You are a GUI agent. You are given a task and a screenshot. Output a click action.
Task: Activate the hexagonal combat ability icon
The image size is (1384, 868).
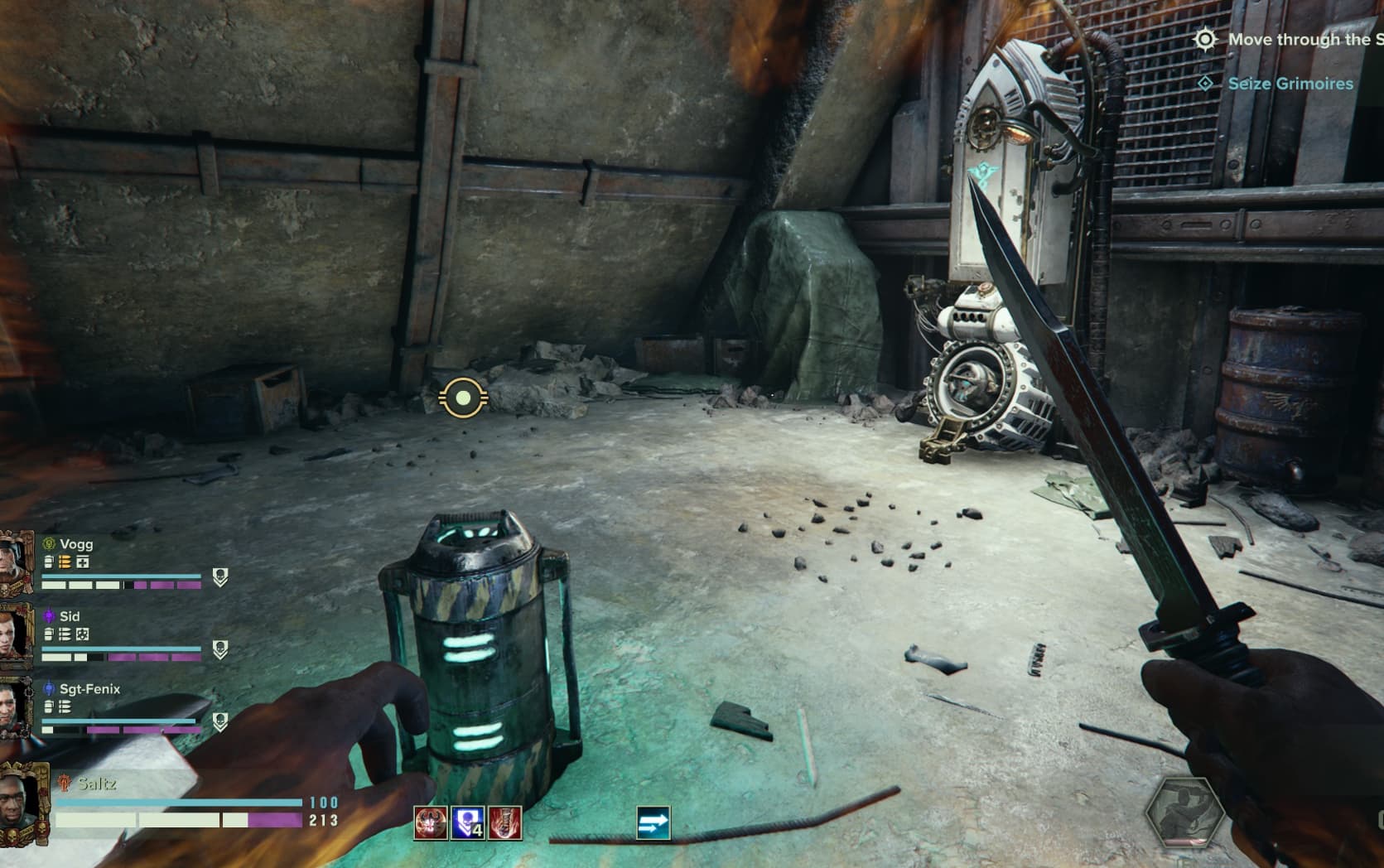(x=1184, y=813)
